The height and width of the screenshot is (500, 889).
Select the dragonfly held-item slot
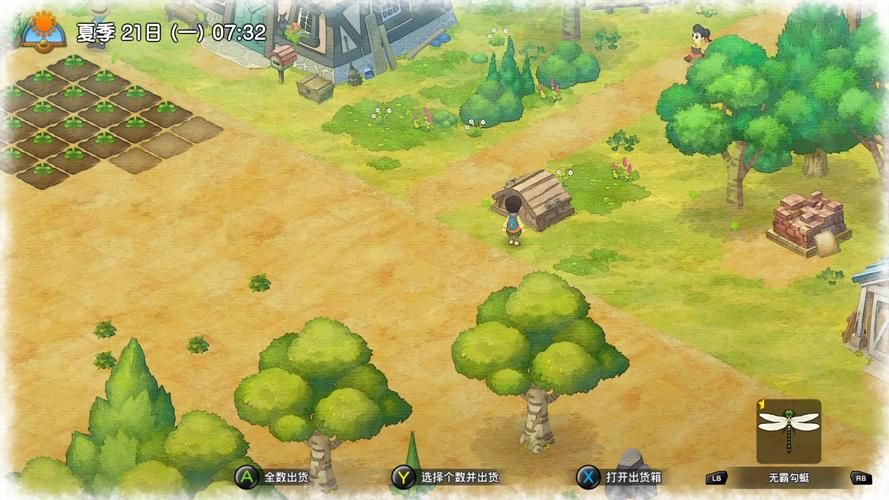point(788,430)
